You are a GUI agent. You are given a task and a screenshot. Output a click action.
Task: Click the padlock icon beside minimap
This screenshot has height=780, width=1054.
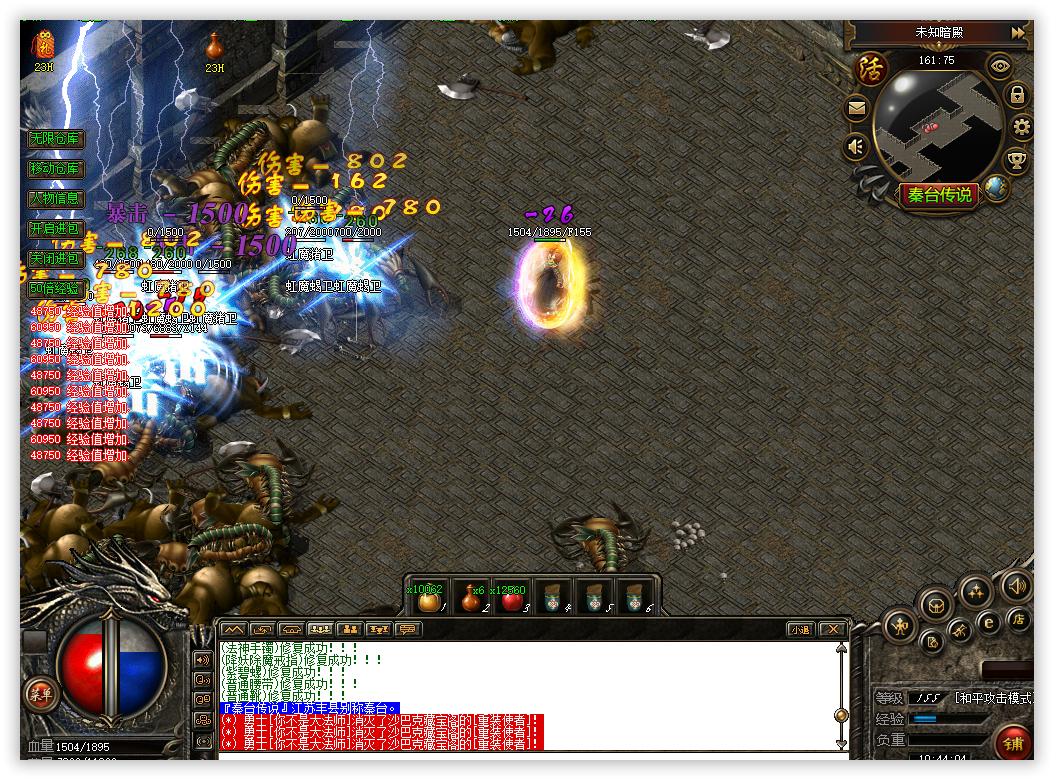1017,96
